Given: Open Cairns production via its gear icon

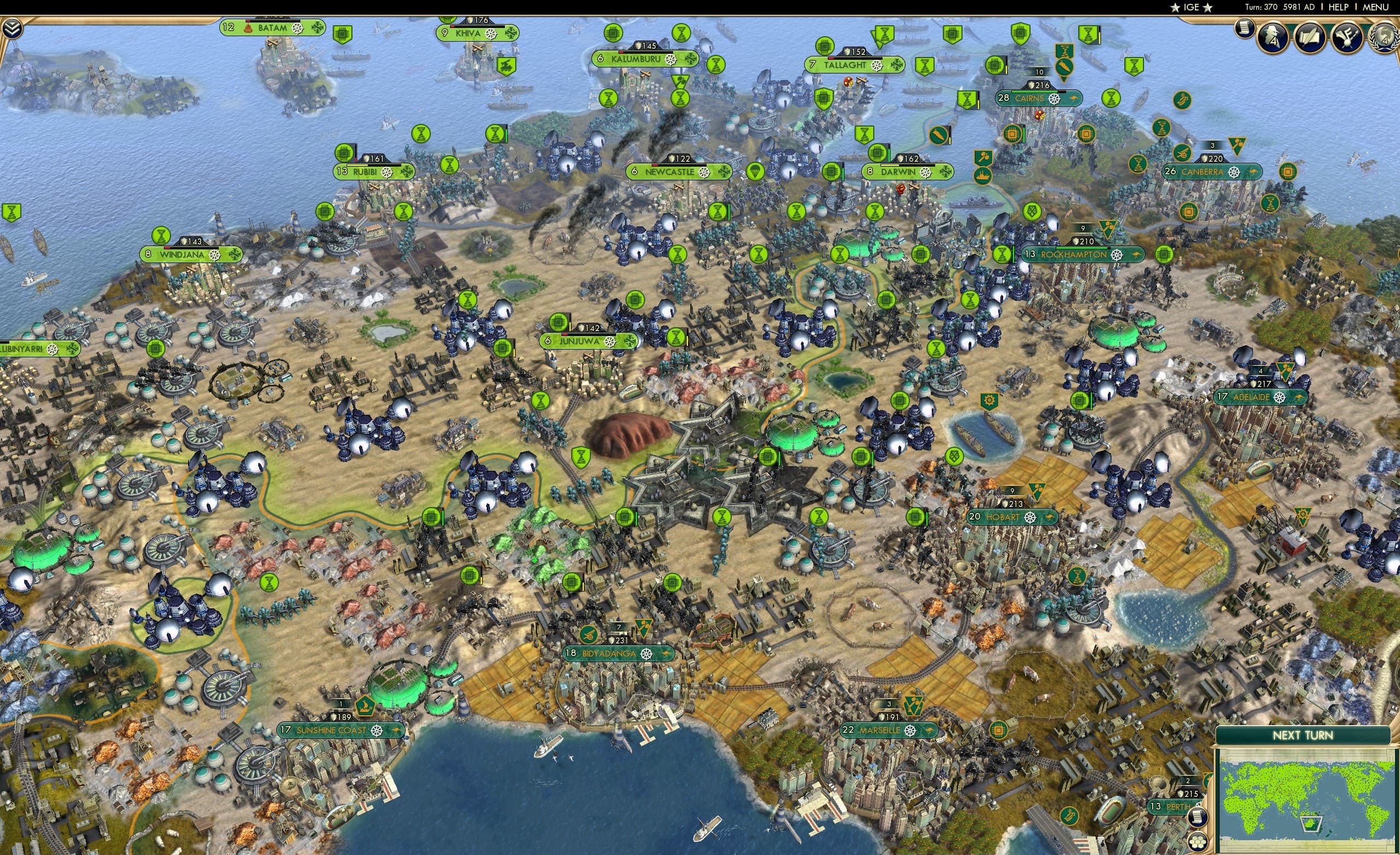Looking at the screenshot, I should click(1056, 98).
